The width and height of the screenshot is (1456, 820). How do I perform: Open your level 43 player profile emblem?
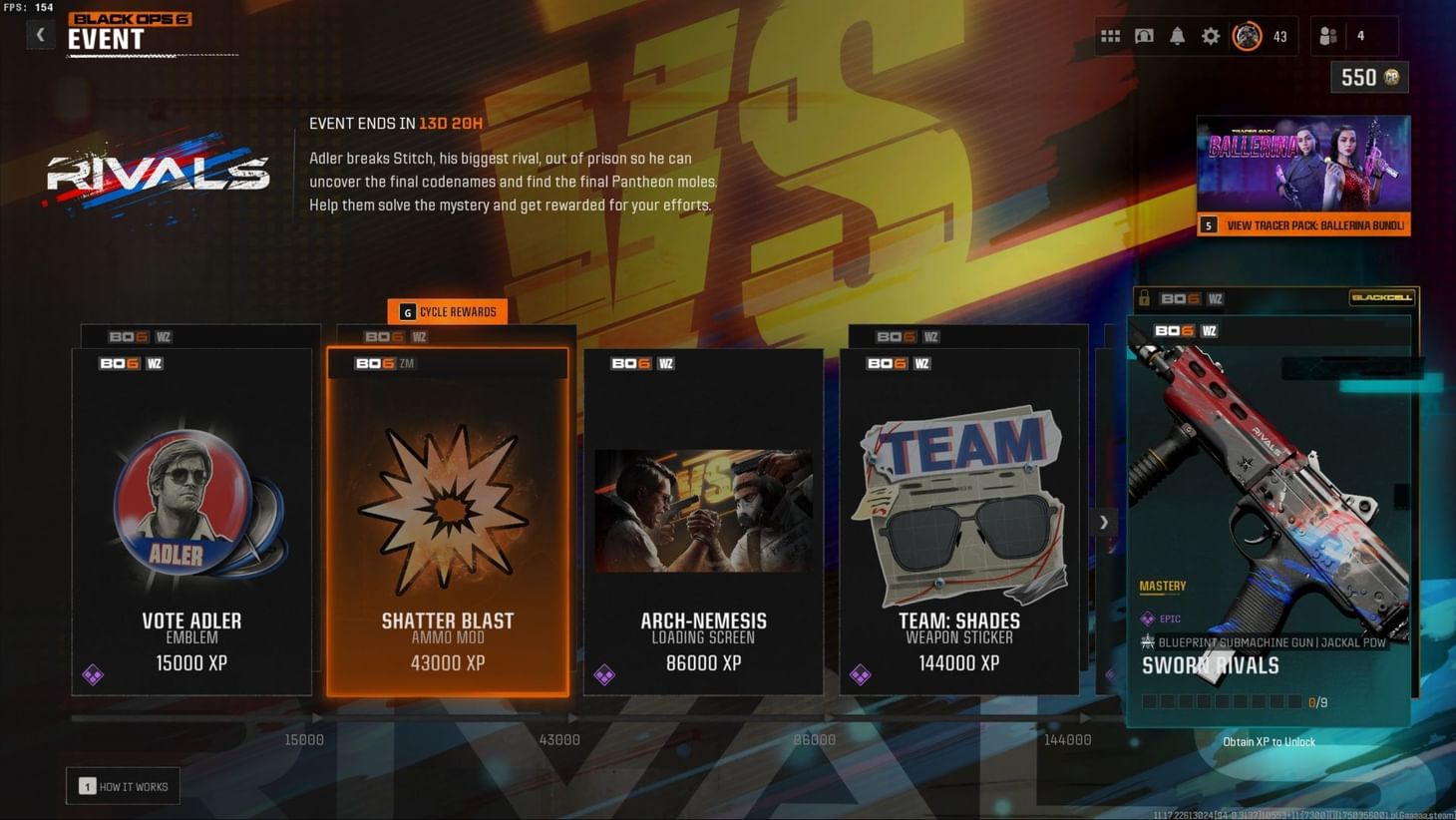1247,36
